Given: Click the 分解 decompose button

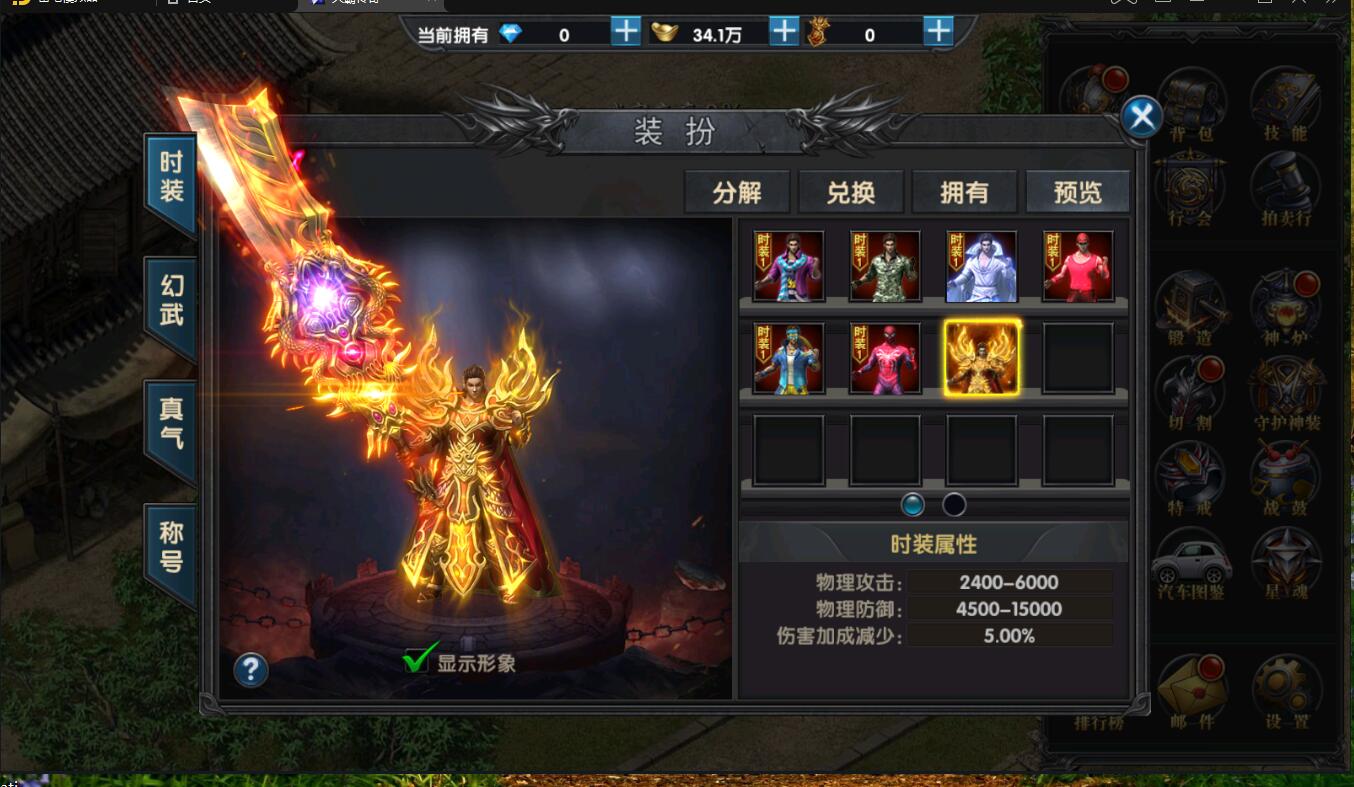Looking at the screenshot, I should (x=737, y=192).
